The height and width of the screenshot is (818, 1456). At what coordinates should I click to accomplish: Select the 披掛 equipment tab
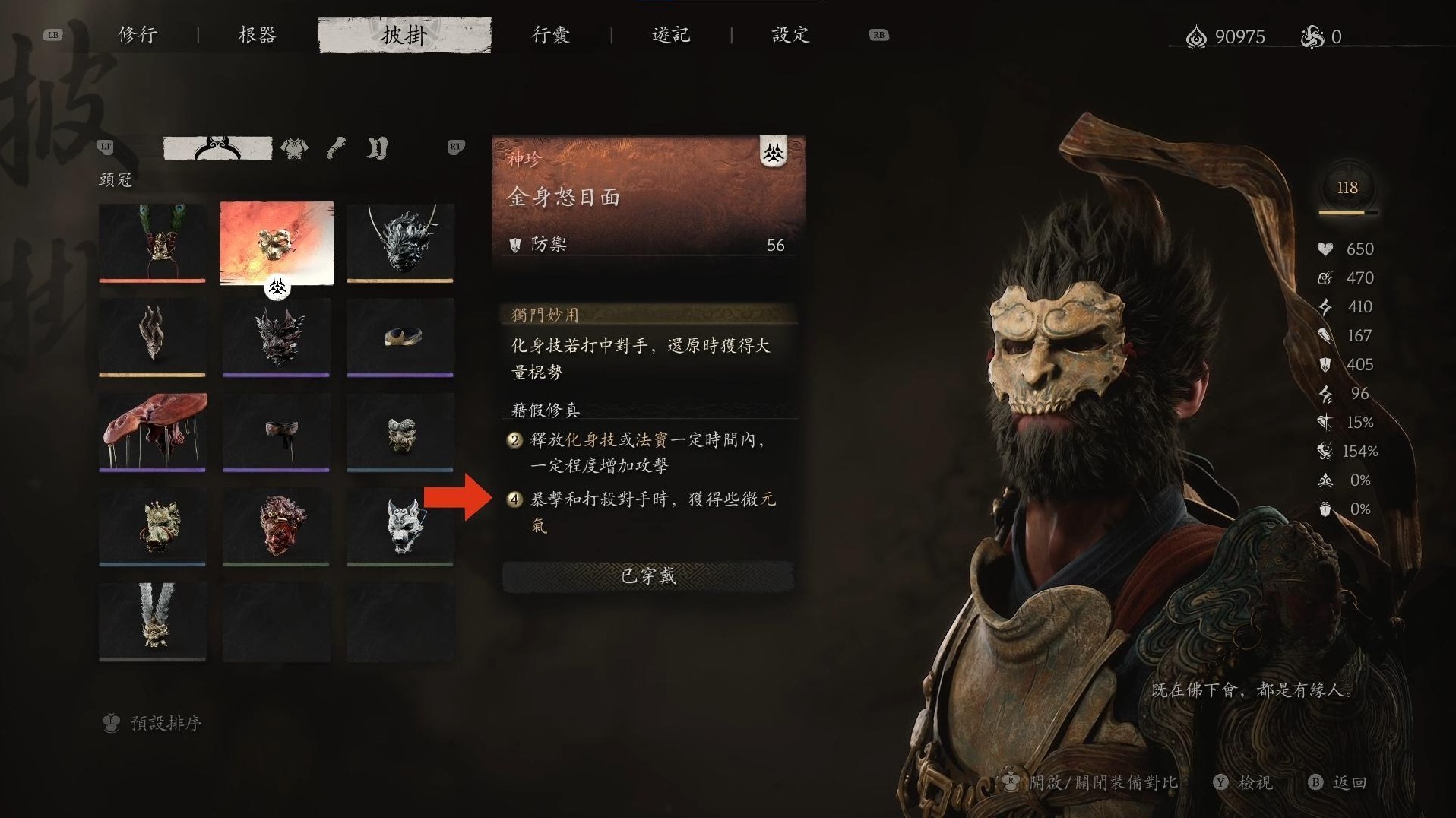pos(404,35)
